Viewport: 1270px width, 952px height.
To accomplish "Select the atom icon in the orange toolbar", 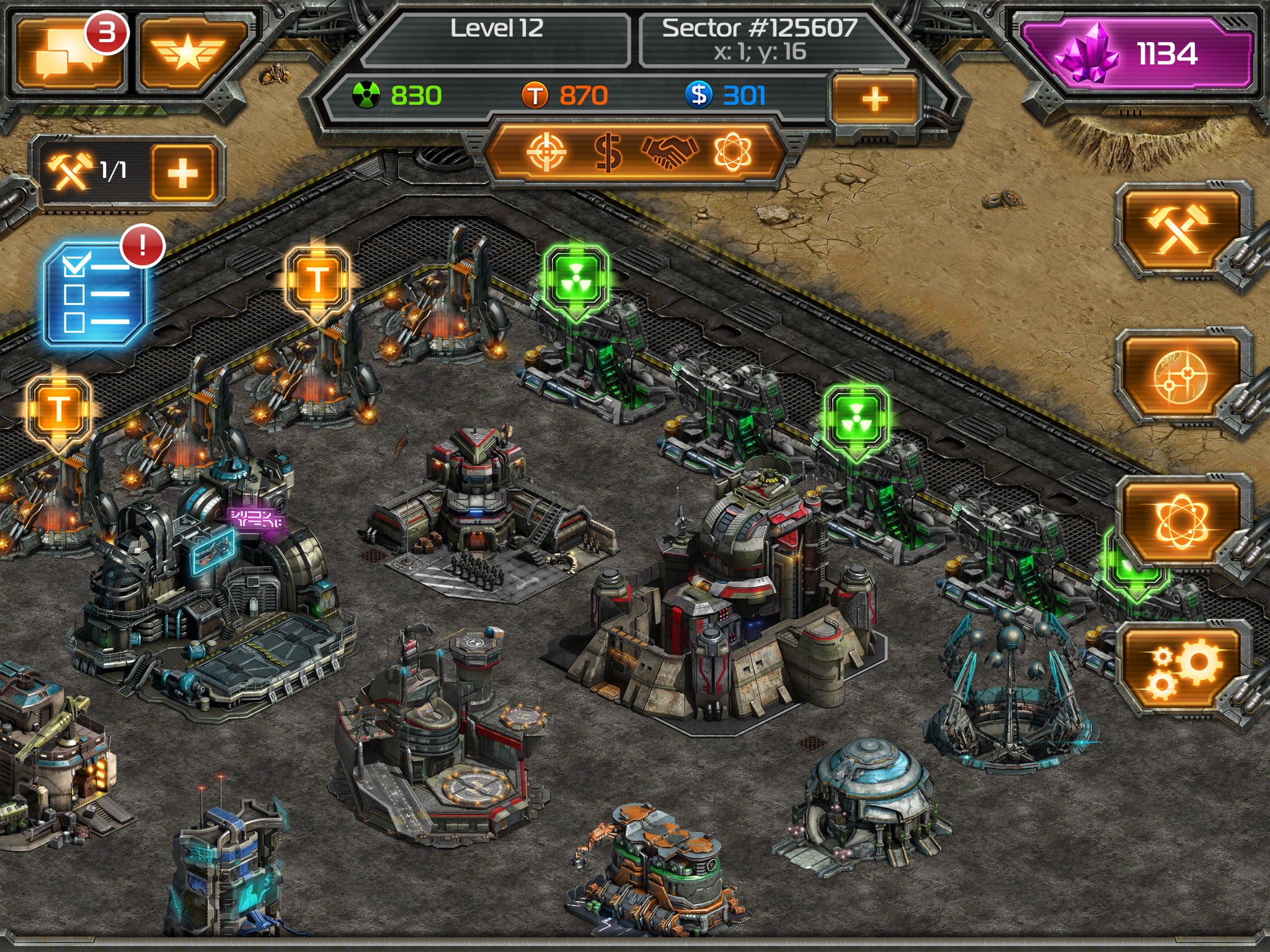I will point(735,151).
